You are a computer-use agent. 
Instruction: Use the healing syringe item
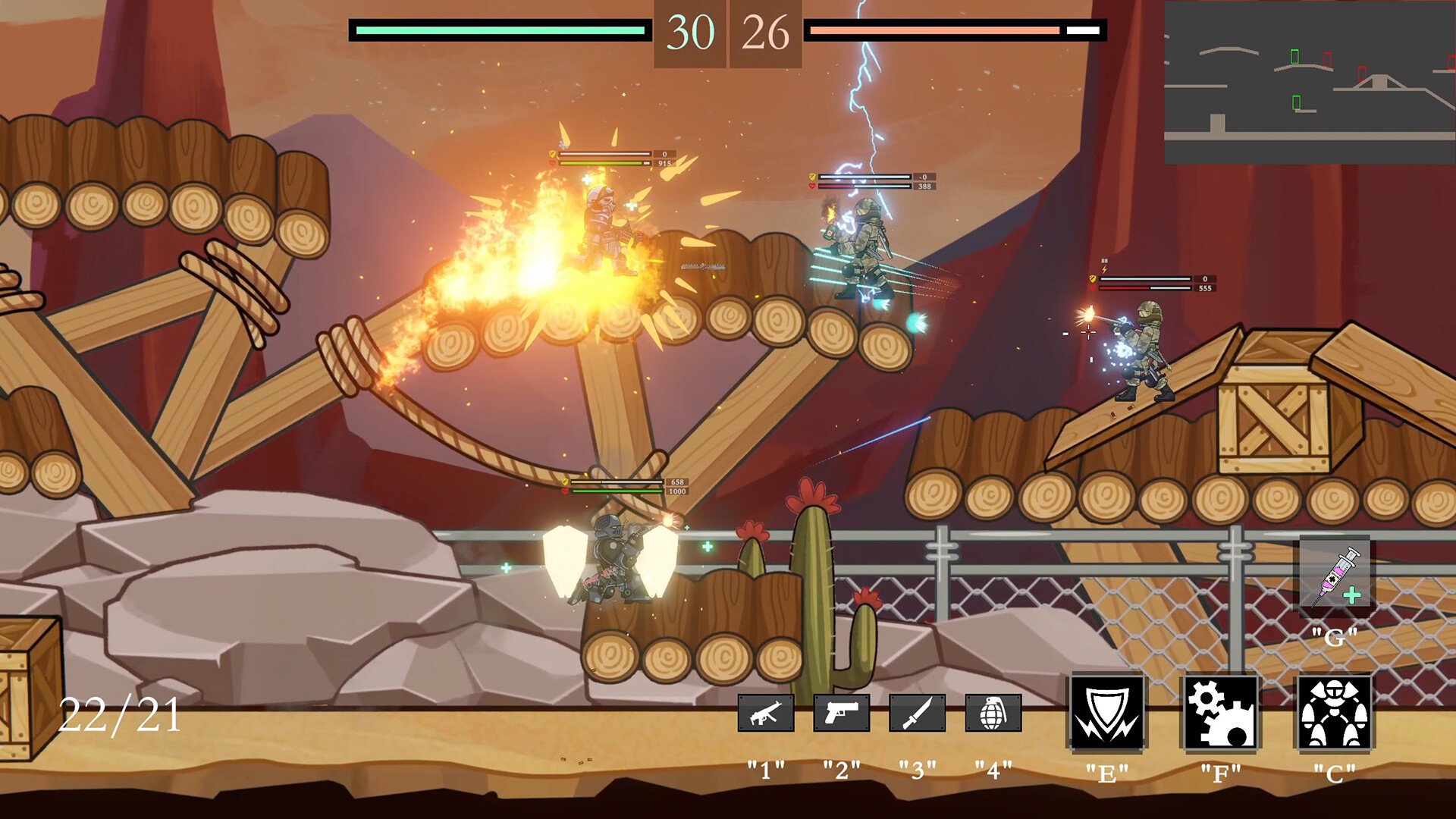click(1335, 575)
